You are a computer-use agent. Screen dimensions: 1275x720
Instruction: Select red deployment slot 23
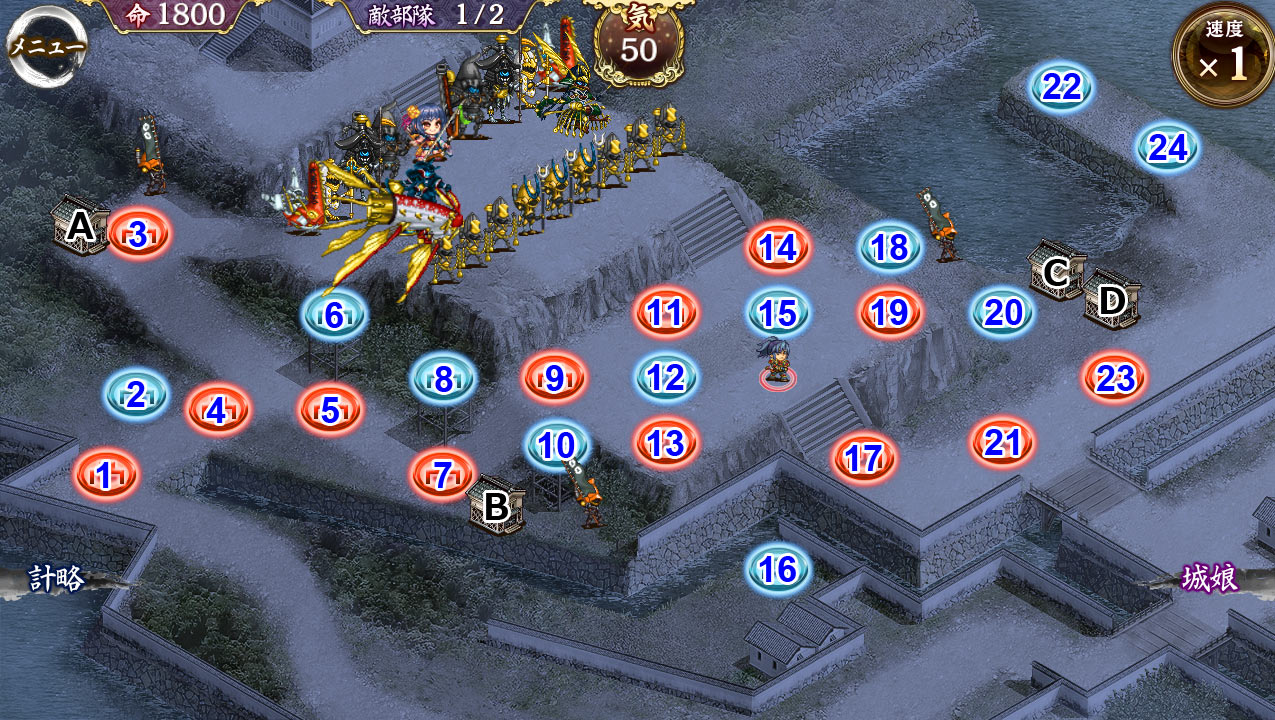coord(1114,378)
